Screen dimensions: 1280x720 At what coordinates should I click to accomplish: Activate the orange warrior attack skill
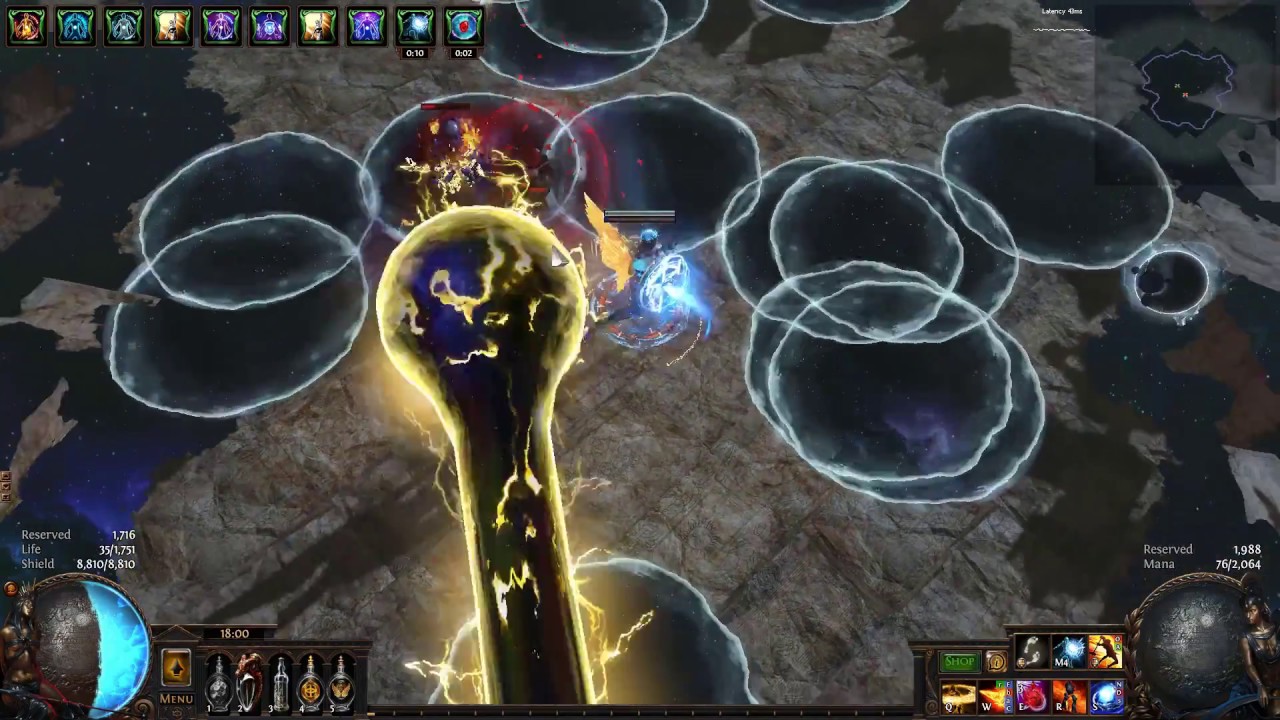[1105, 653]
